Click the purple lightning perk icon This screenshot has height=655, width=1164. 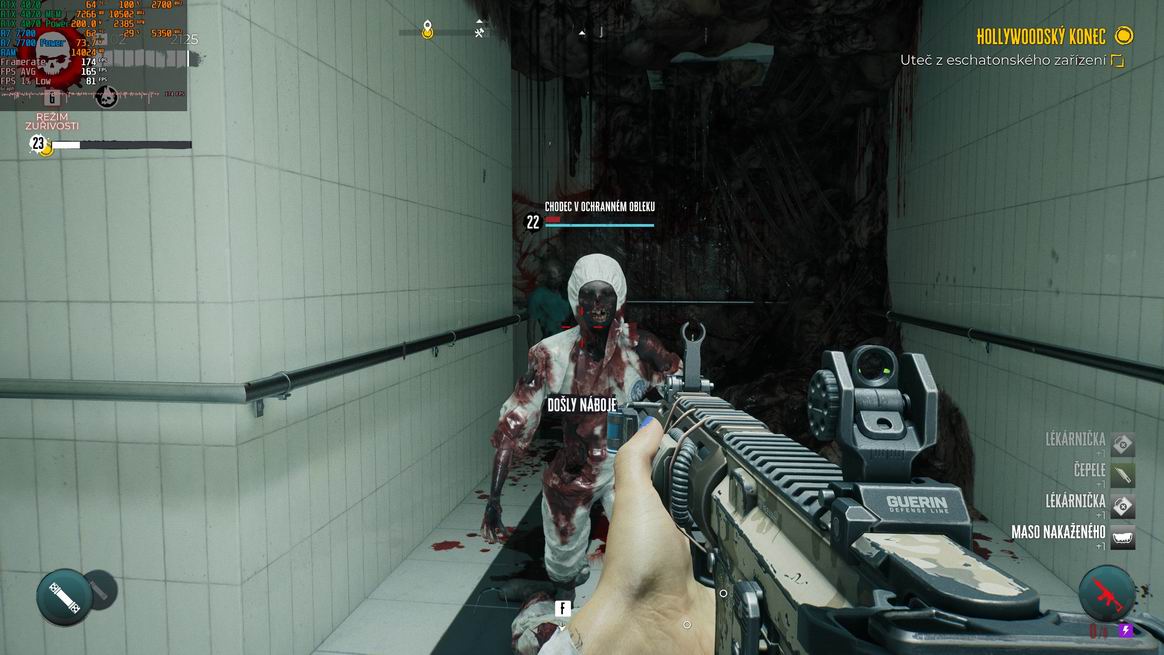(1126, 631)
